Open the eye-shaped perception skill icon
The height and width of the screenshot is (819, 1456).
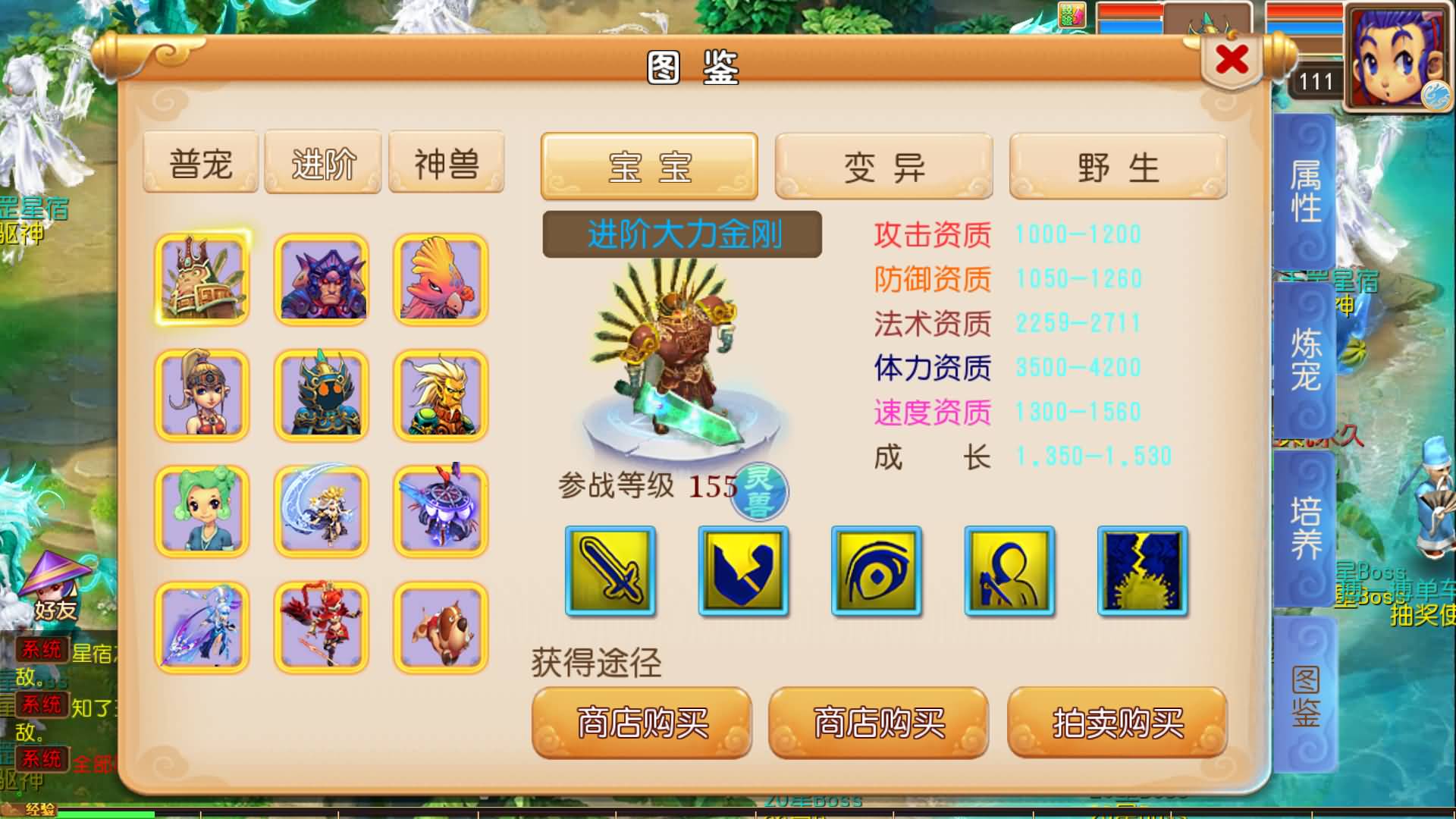click(x=875, y=573)
